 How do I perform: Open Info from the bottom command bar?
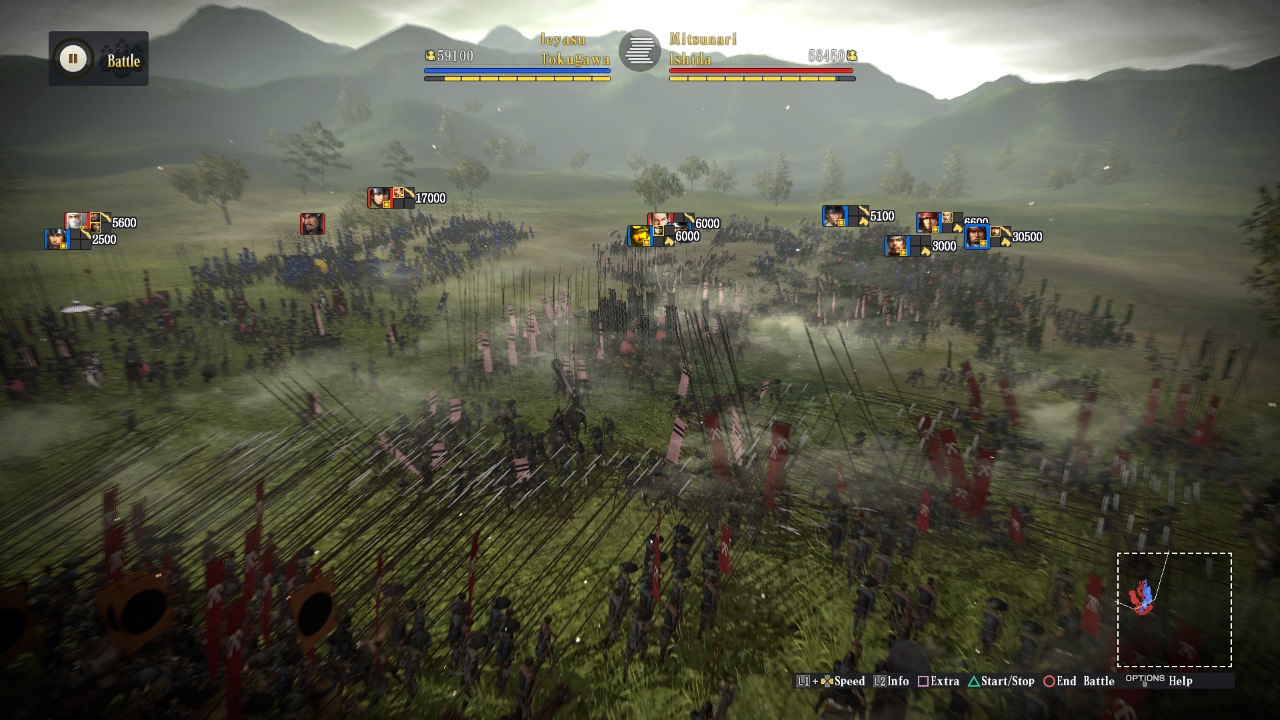pos(891,681)
